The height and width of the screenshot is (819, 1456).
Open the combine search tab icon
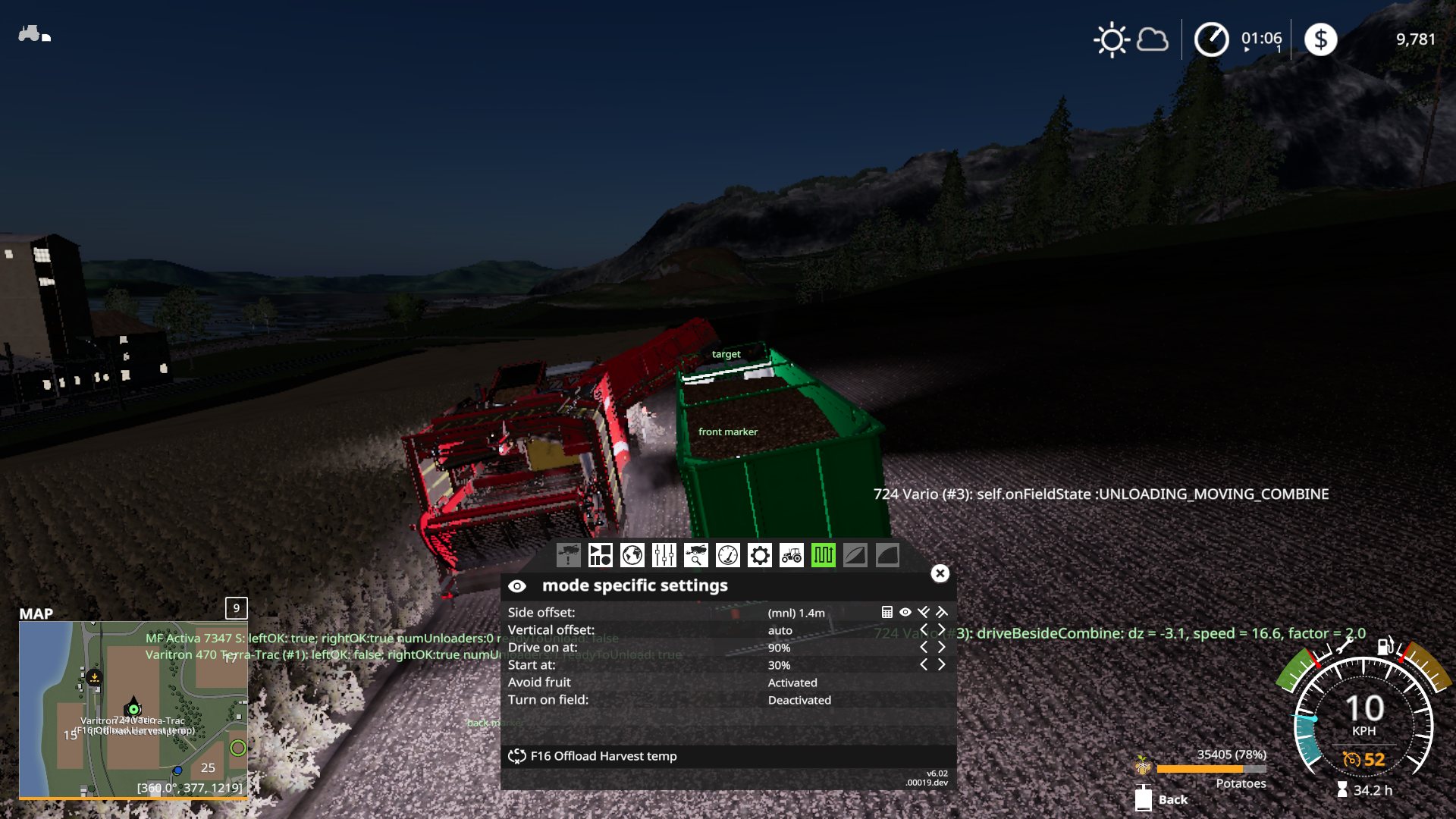696,555
